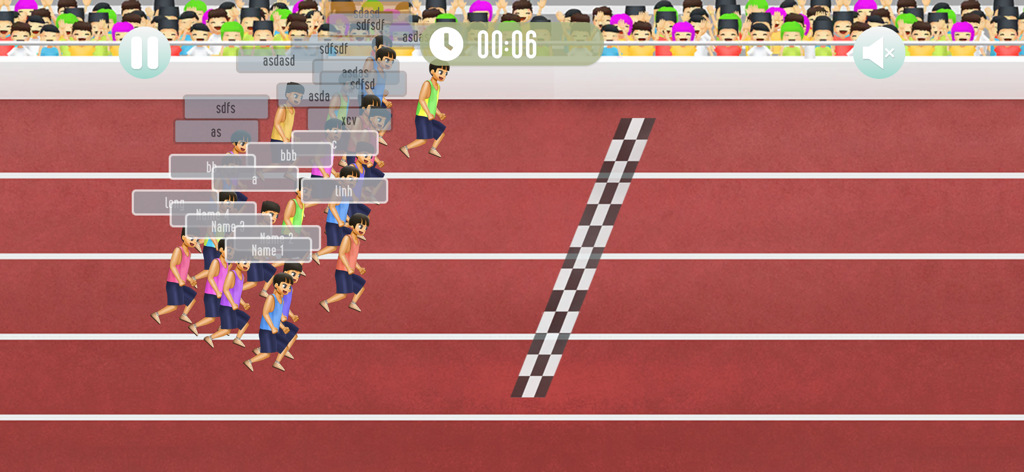Image resolution: width=1024 pixels, height=472 pixels.
Task: Toggle sound with the speaker icon
Action: point(878,53)
